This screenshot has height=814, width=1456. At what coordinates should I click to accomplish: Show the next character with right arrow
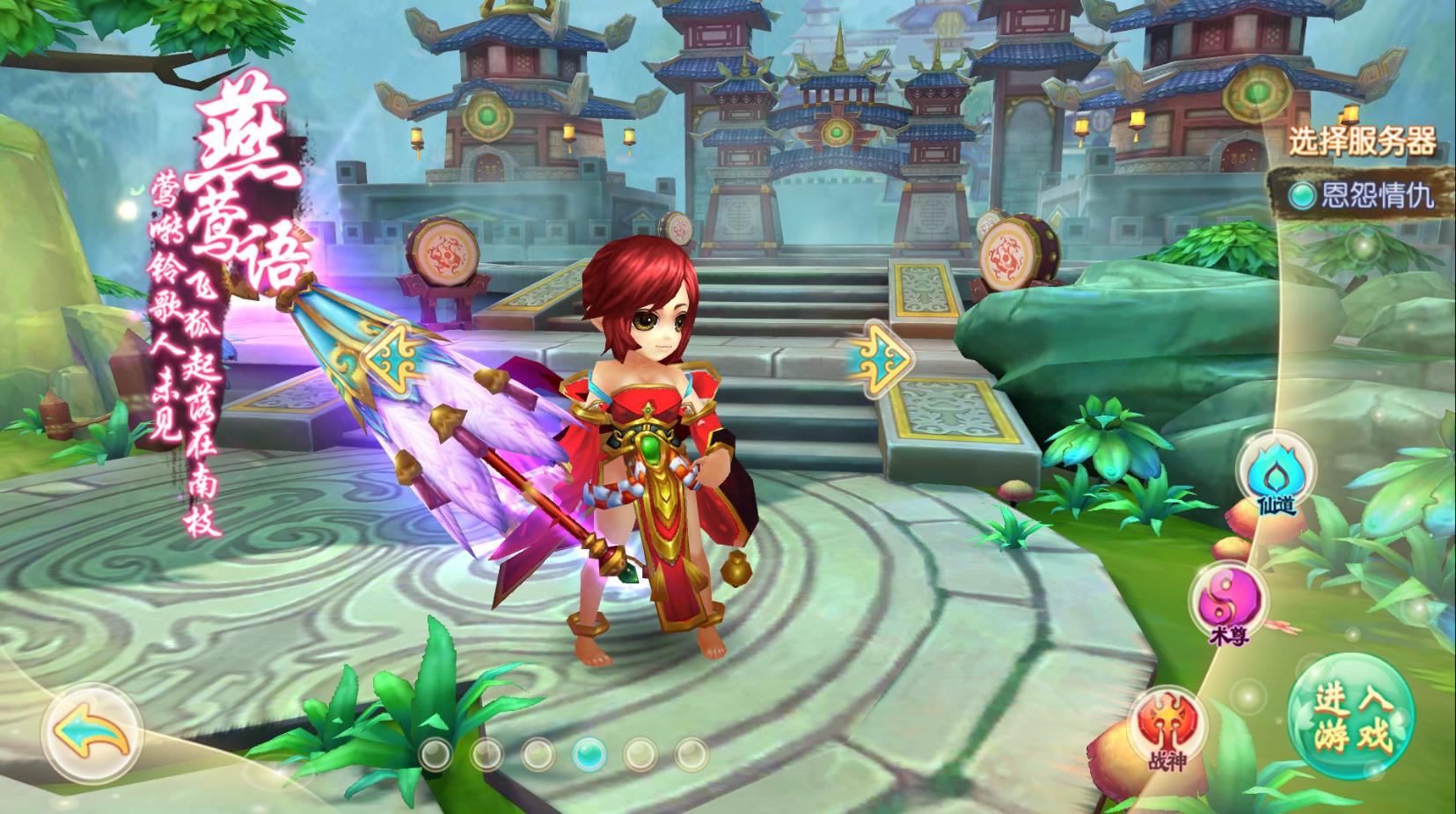pyautogui.click(x=880, y=356)
